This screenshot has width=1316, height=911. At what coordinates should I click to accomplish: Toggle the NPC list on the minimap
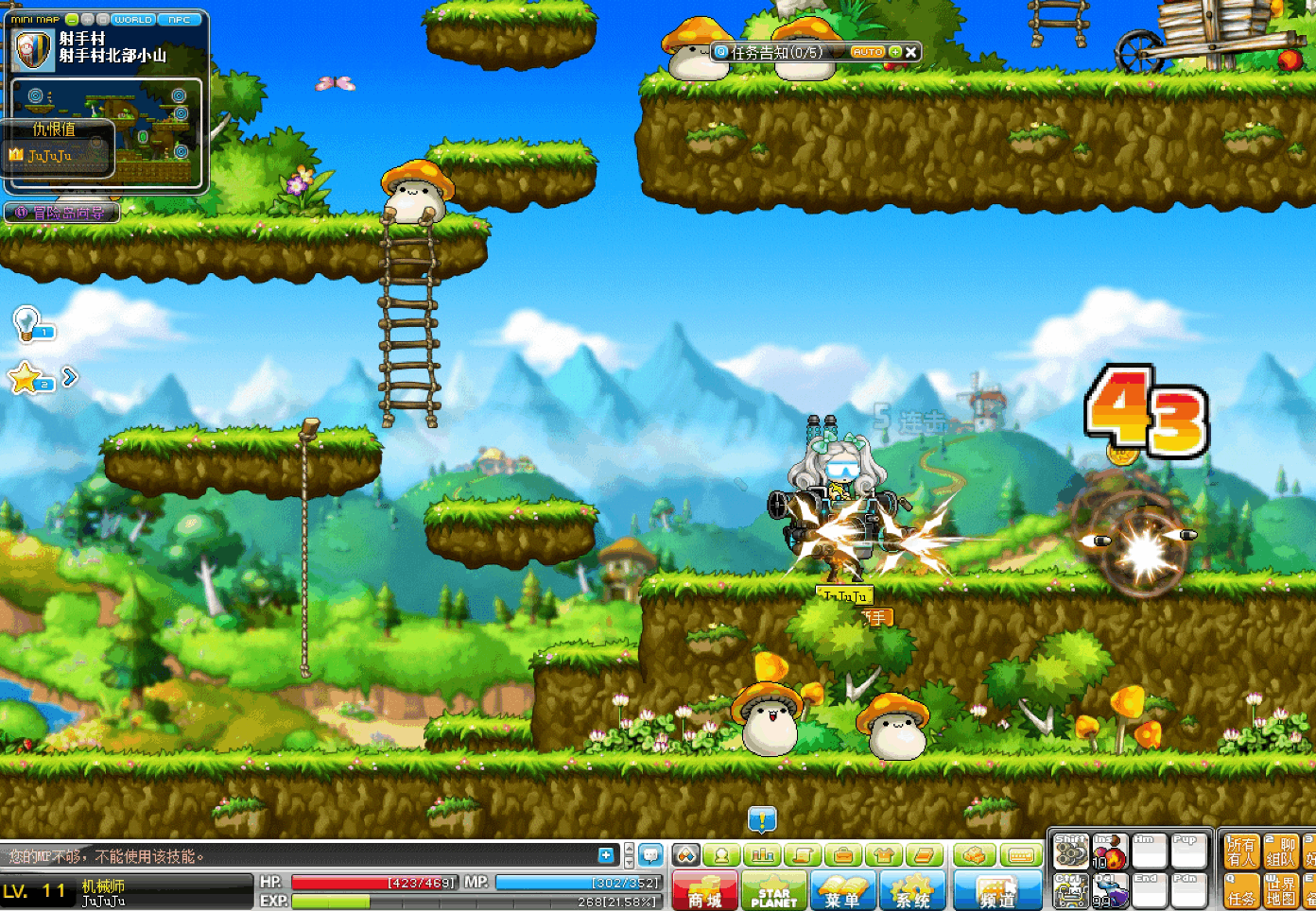[179, 19]
